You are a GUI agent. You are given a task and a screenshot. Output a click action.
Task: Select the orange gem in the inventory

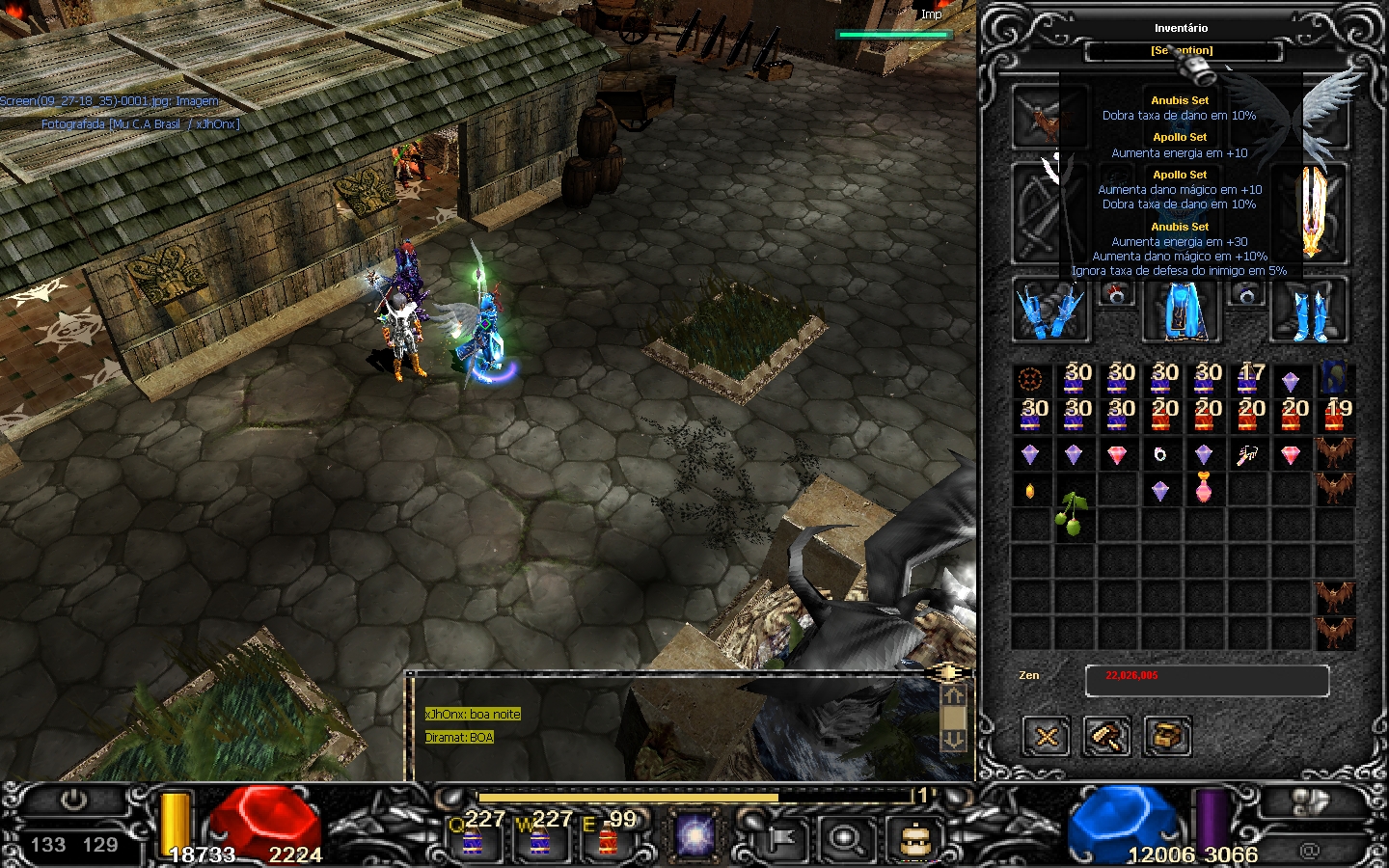tap(1030, 491)
